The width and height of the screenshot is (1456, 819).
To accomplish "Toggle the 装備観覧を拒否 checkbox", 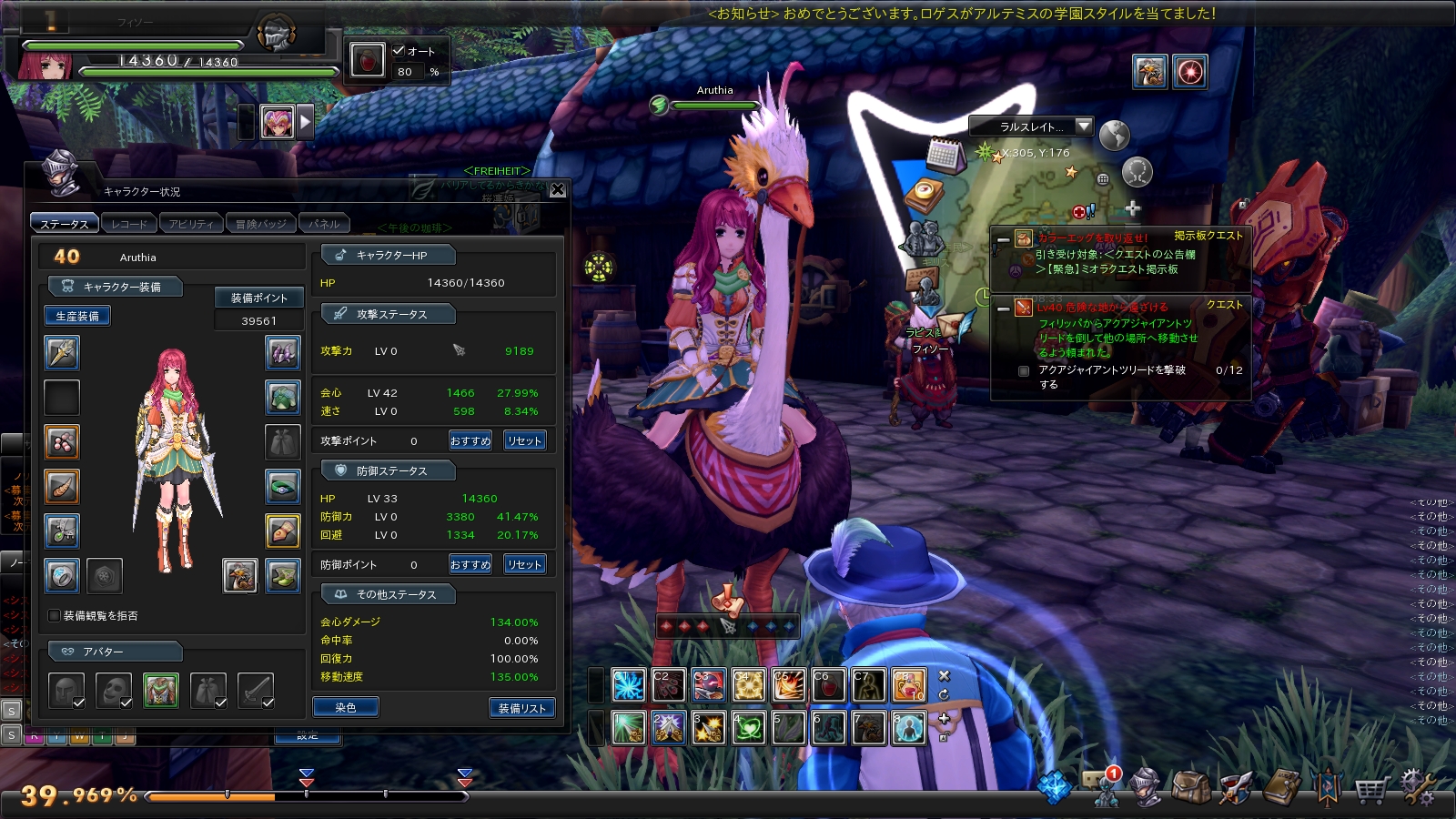I will tap(55, 616).
